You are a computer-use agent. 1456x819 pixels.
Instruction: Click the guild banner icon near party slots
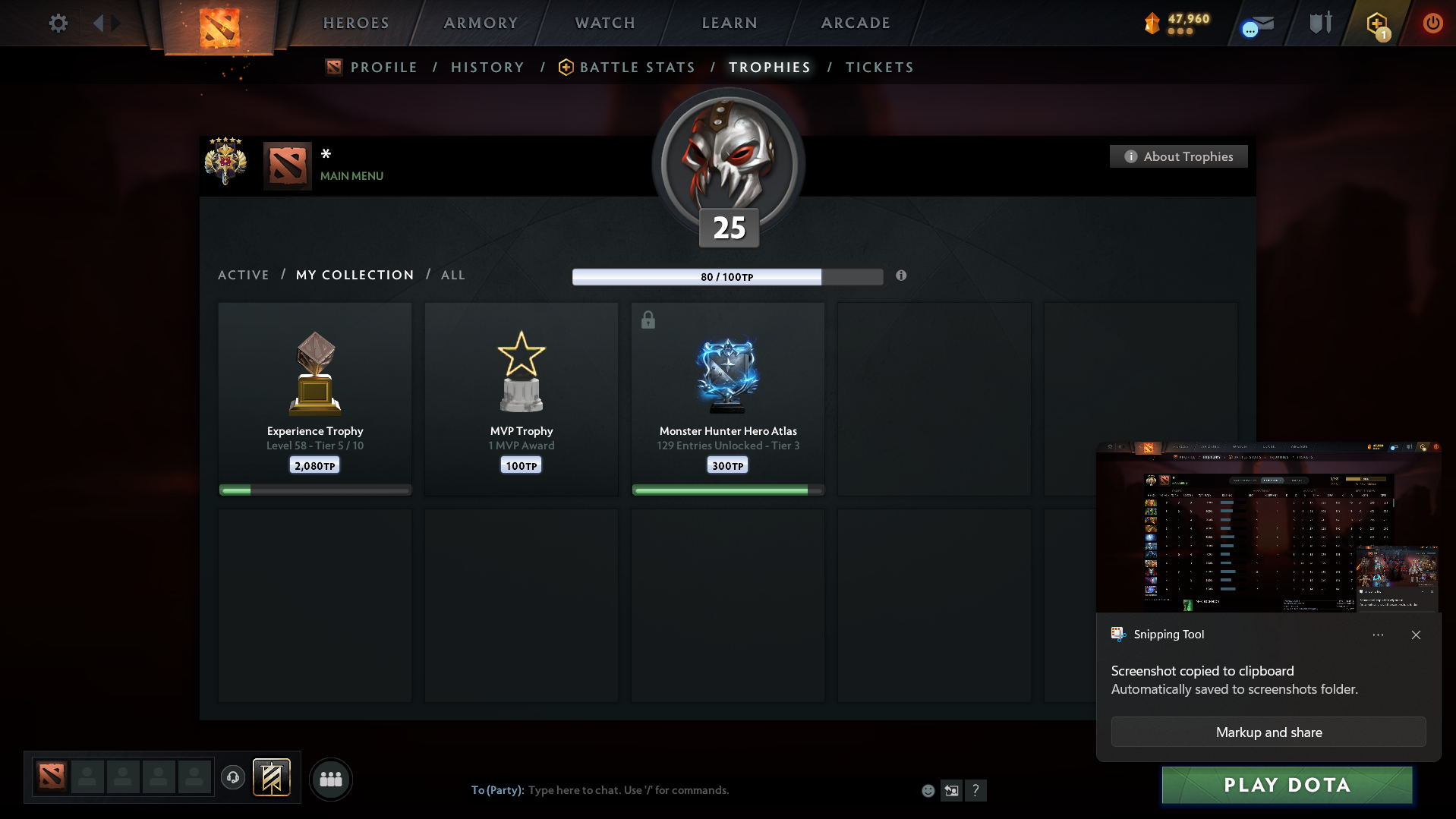coord(271,777)
